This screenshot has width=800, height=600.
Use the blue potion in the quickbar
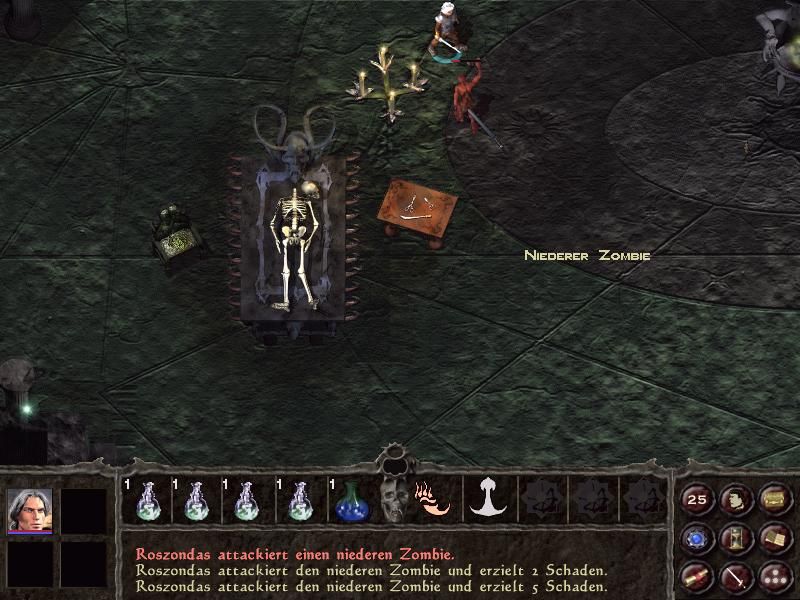(x=349, y=500)
